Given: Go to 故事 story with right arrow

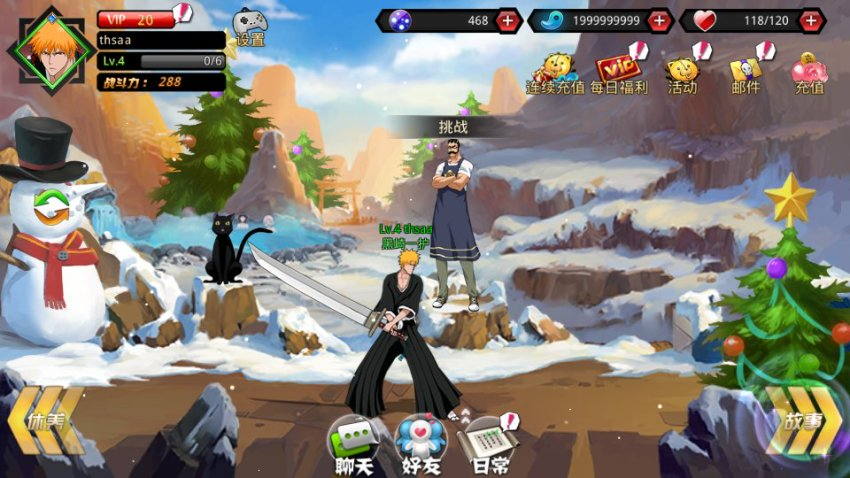Looking at the screenshot, I should 803,421.
